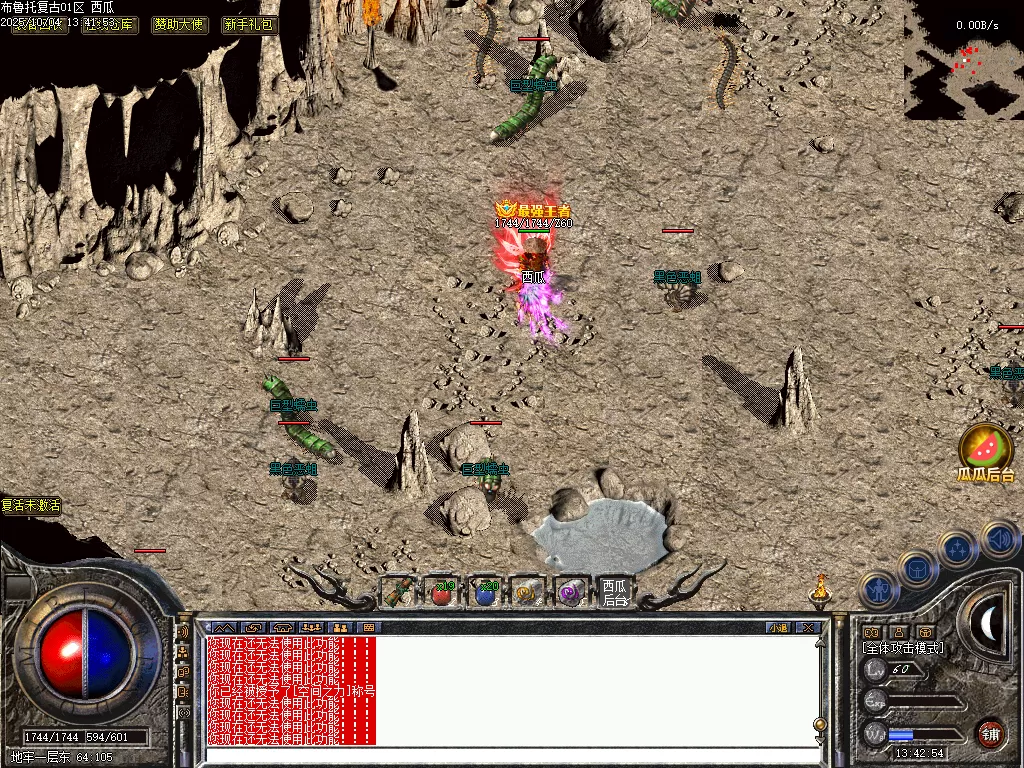Screen dimensions: 1024x768
Task: Click the 复活未激活 revival status label
Action: coord(31,506)
